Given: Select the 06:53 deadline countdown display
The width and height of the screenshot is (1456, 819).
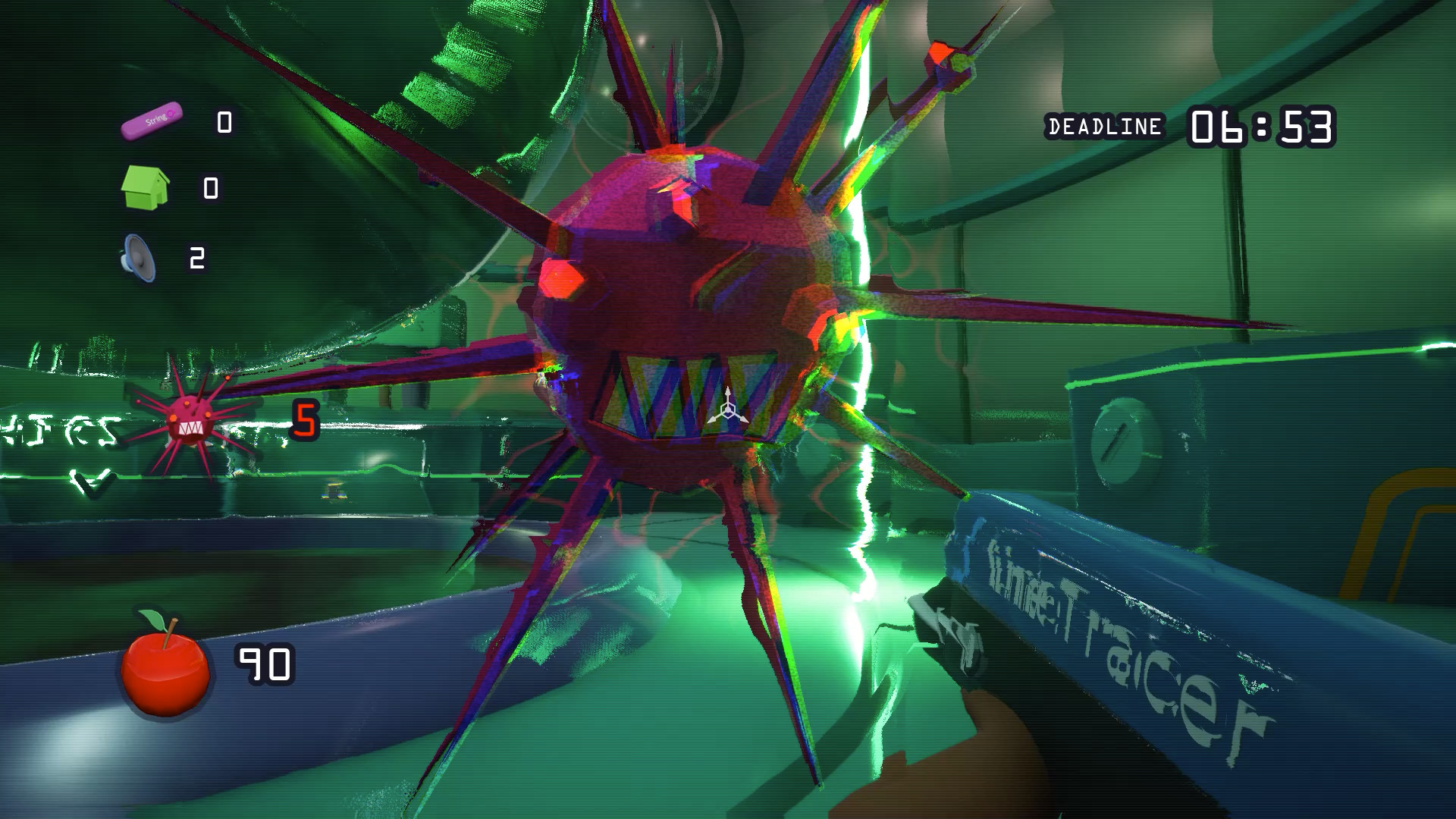Looking at the screenshot, I should (x=1263, y=125).
